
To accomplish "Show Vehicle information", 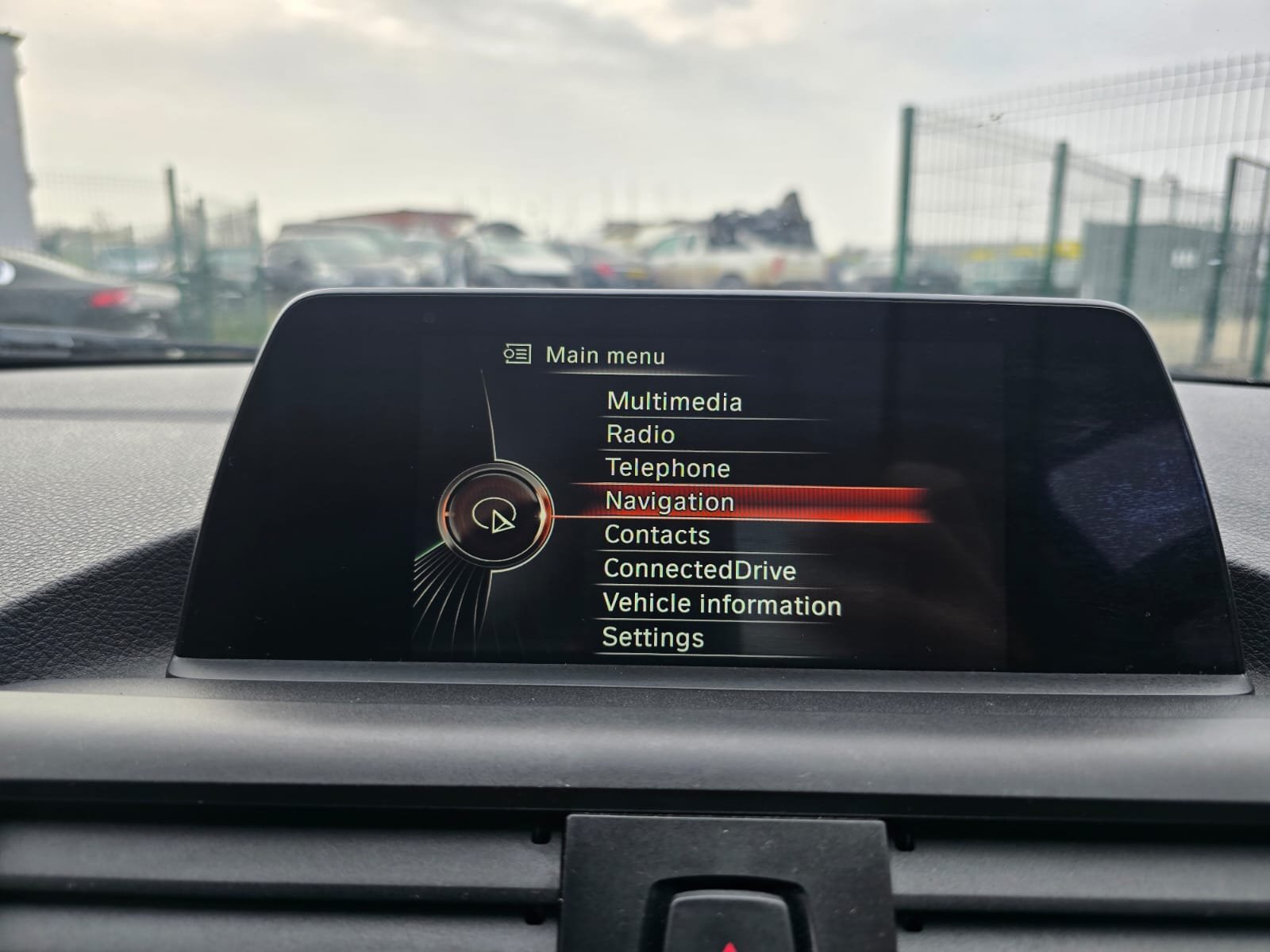I will click(722, 605).
